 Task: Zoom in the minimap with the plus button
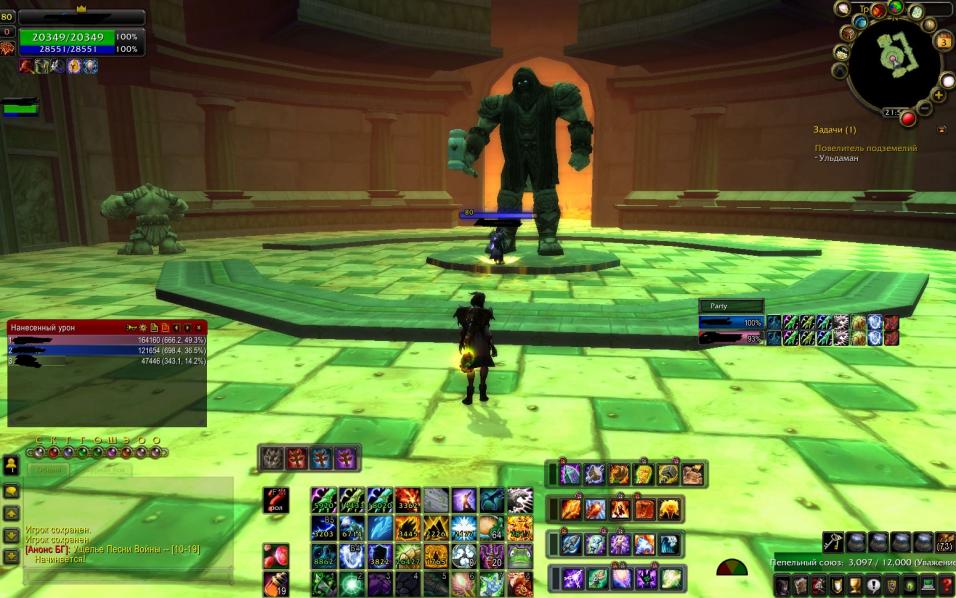point(939,95)
